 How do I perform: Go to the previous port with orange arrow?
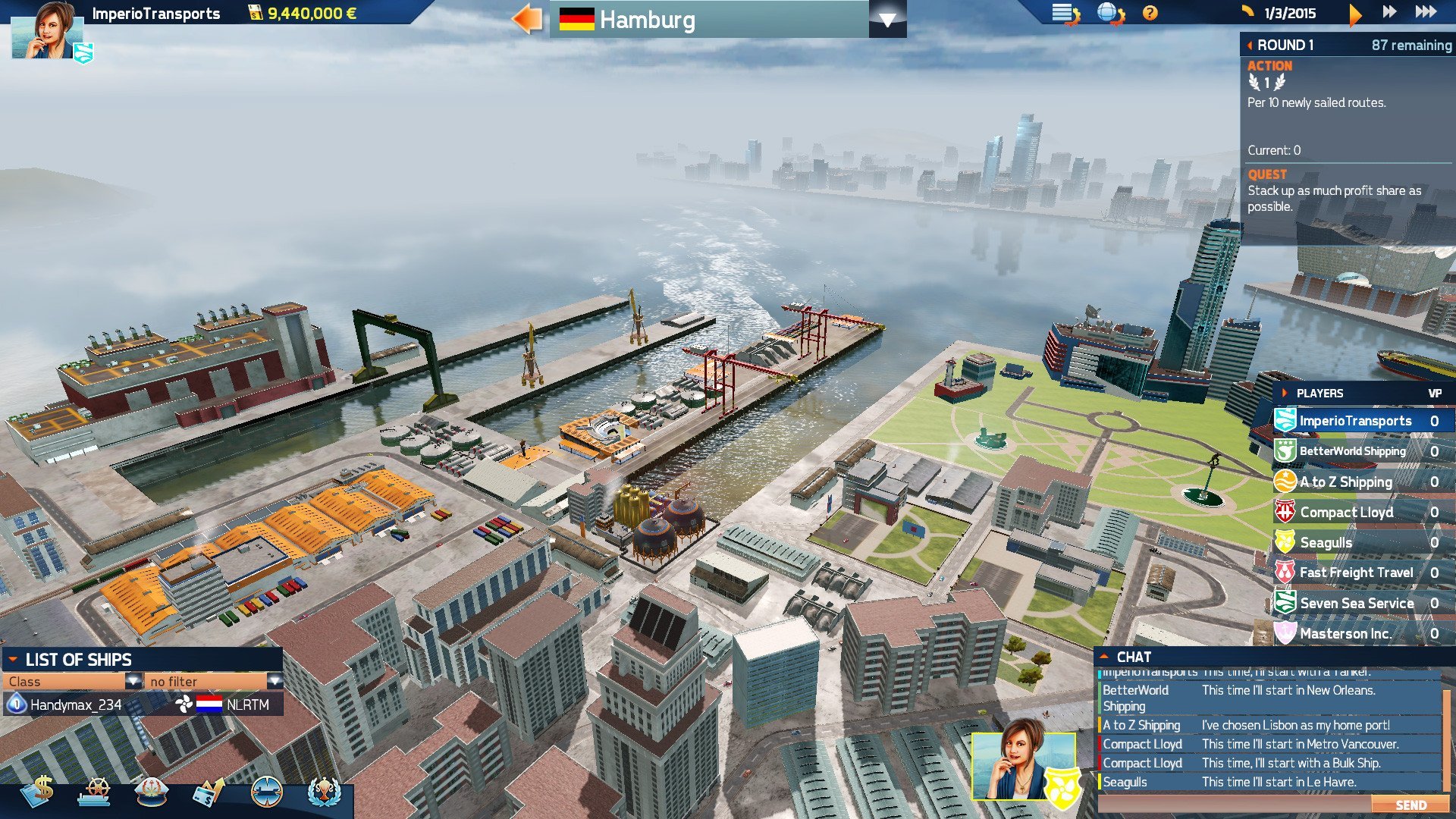click(x=527, y=19)
